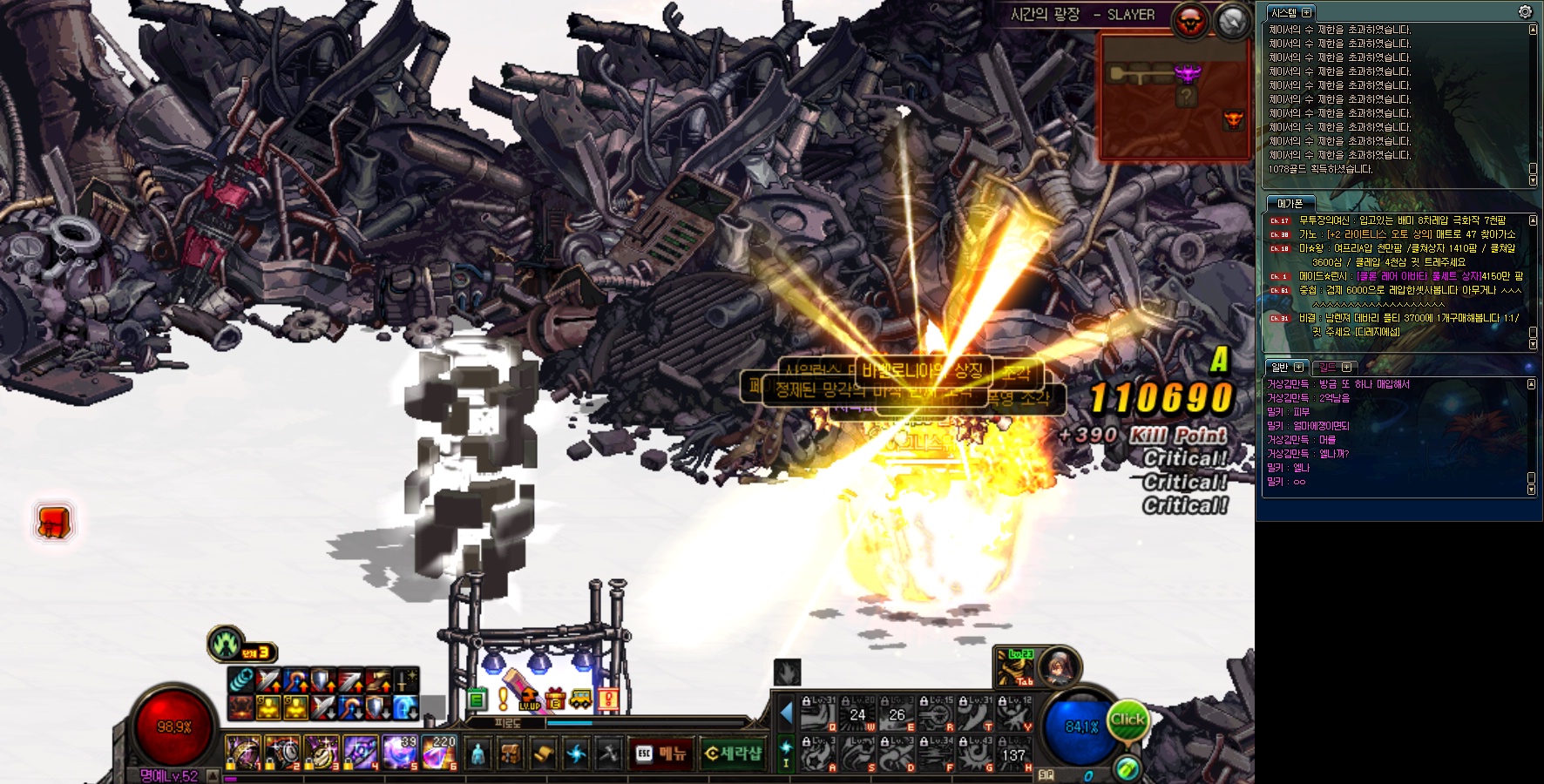Open the yellow exclamation mark notification
The image size is (1544, 784).
click(503, 699)
